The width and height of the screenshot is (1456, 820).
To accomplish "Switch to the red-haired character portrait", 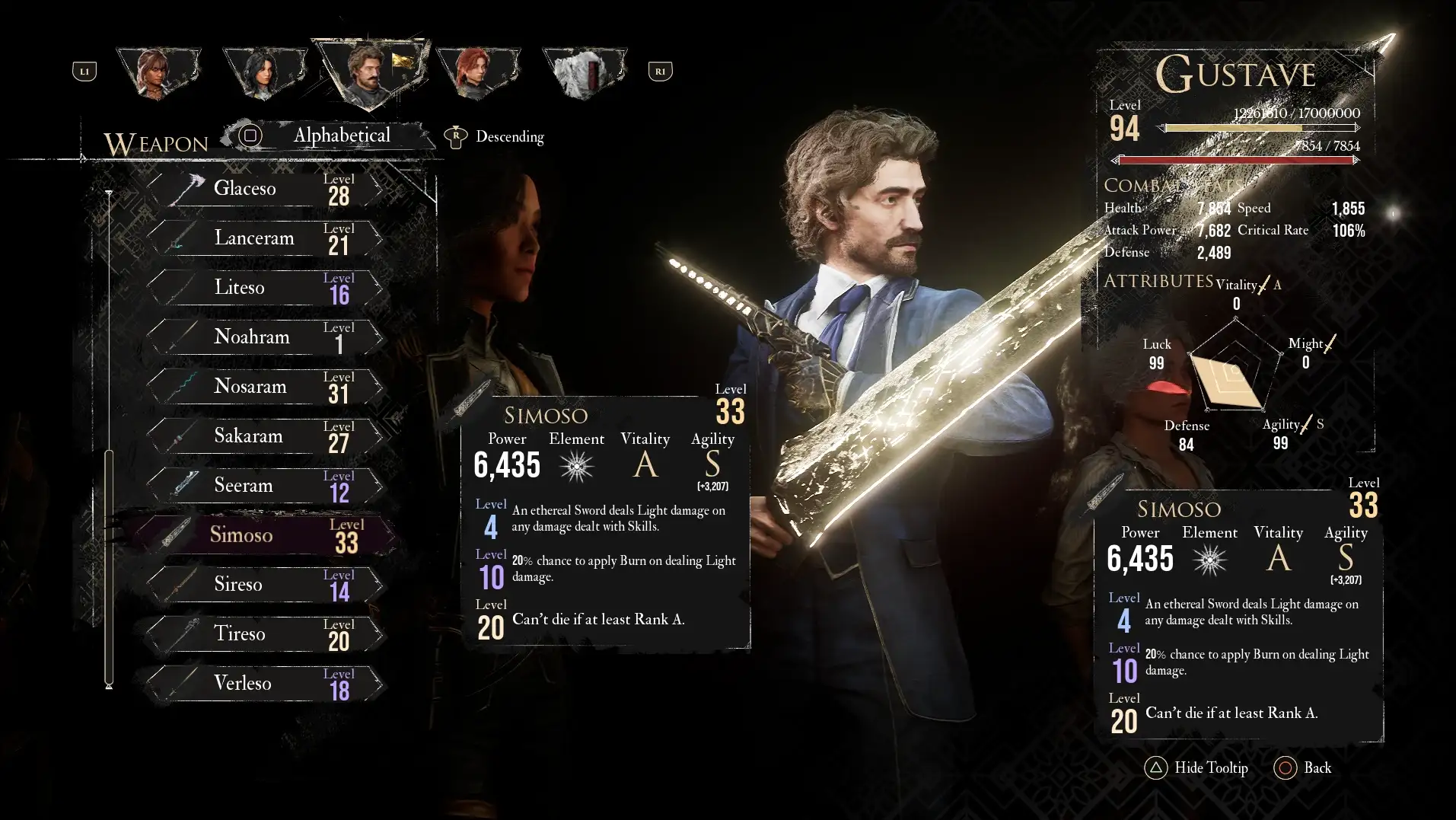I will point(477,72).
